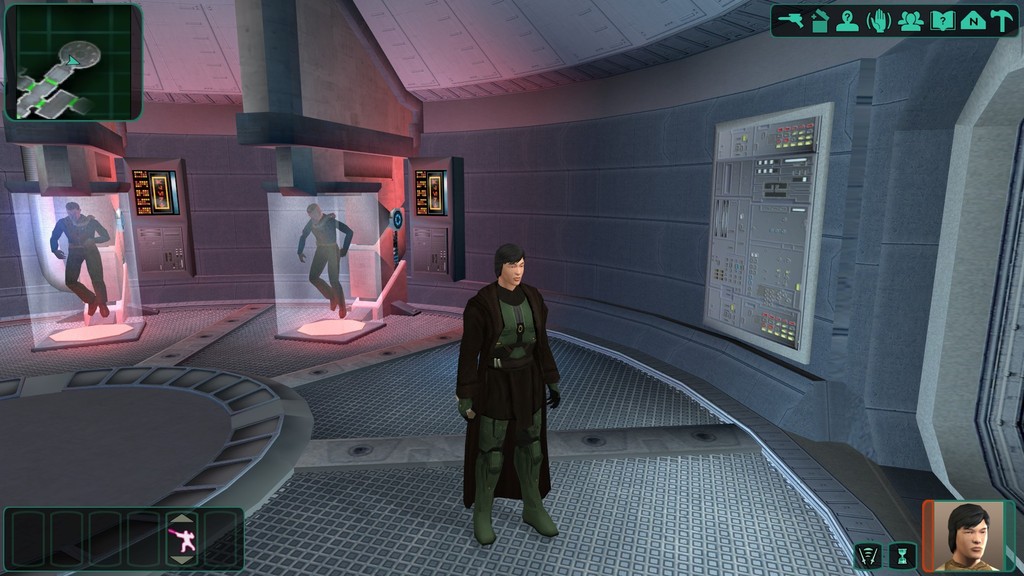Open the journal book icon
Viewport: 1024px width, 576px height.
941,20
